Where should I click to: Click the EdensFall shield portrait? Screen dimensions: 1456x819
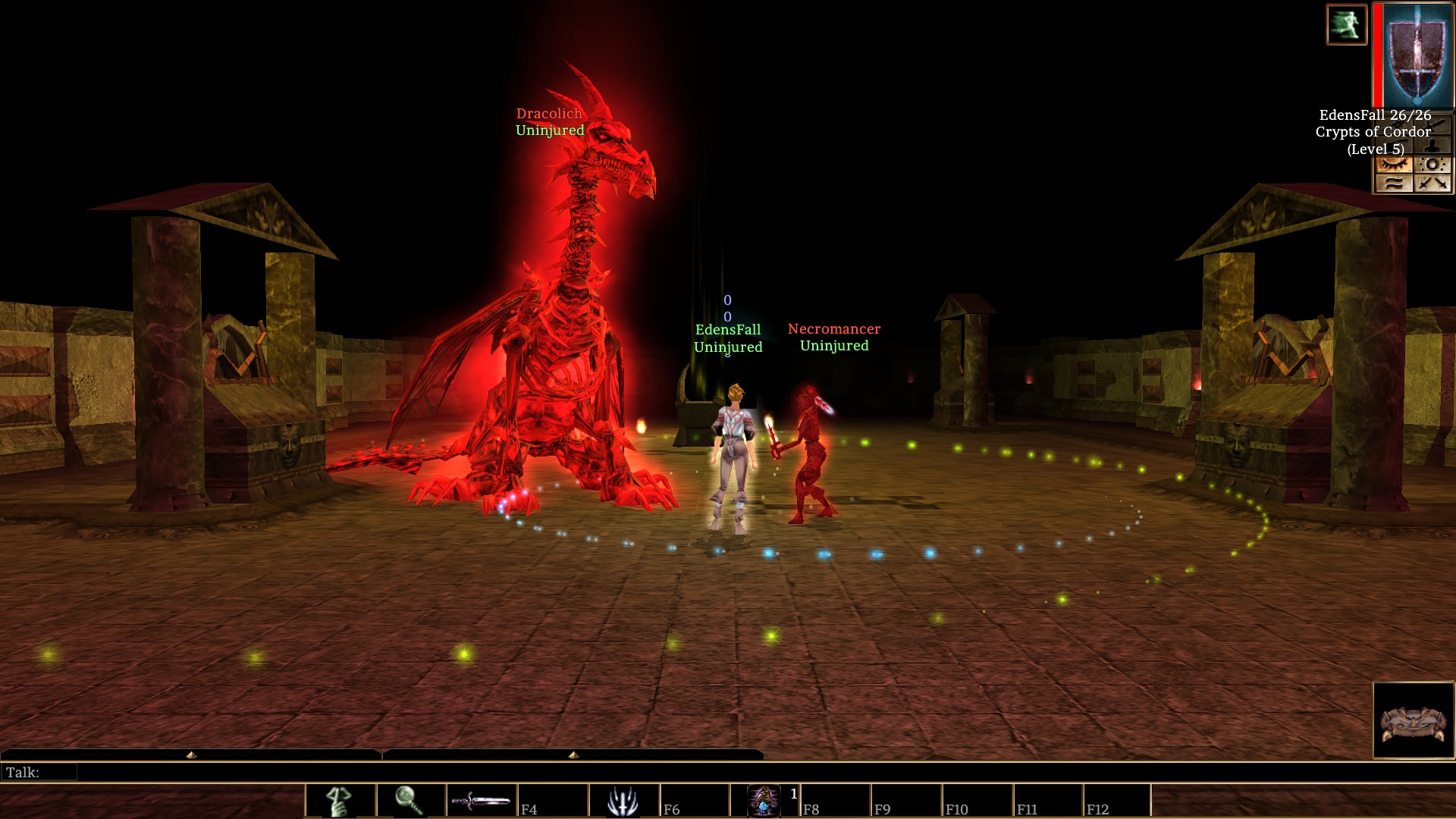pos(1417,55)
